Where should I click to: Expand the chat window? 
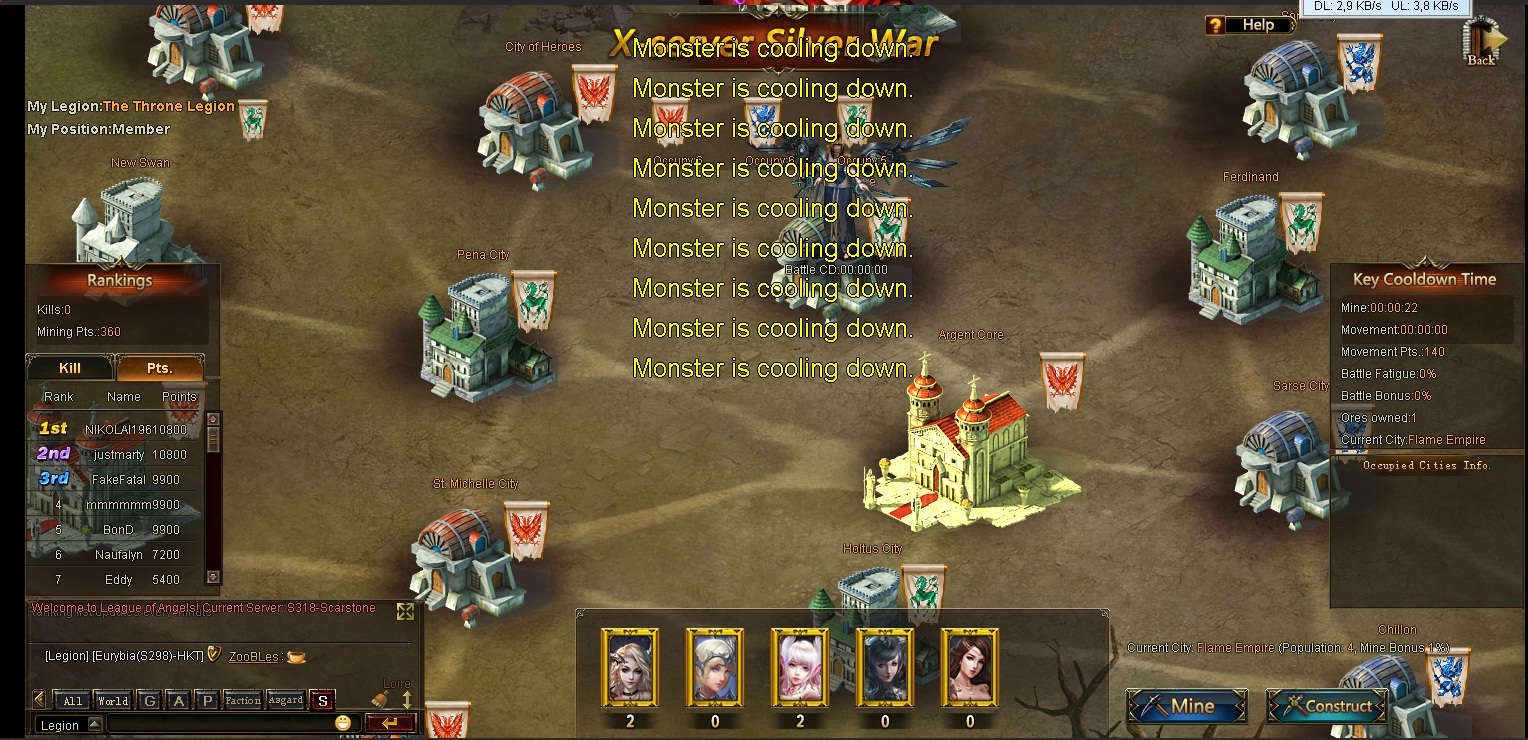click(x=405, y=611)
